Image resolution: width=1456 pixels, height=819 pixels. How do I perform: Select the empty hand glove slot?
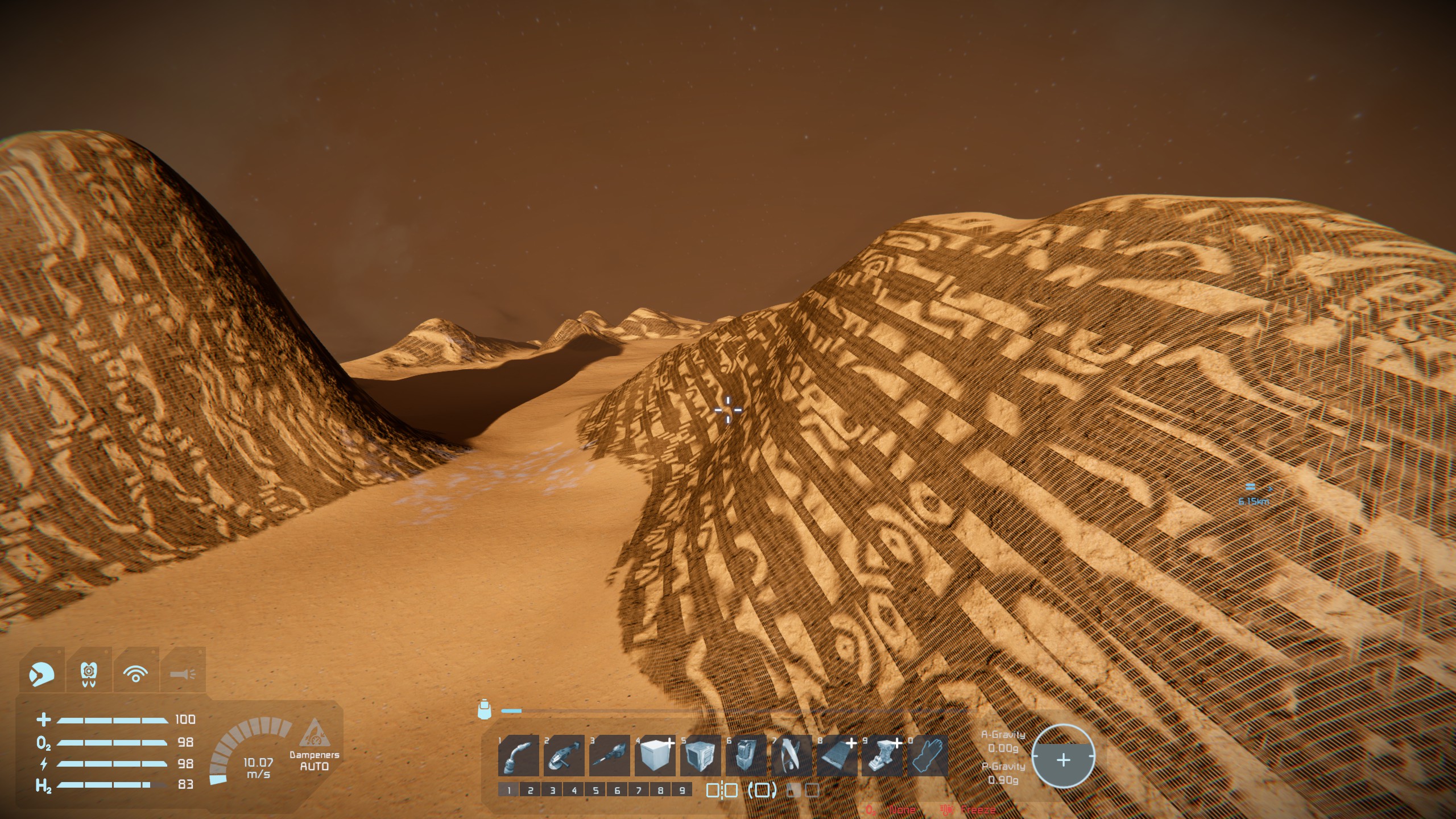(x=928, y=755)
